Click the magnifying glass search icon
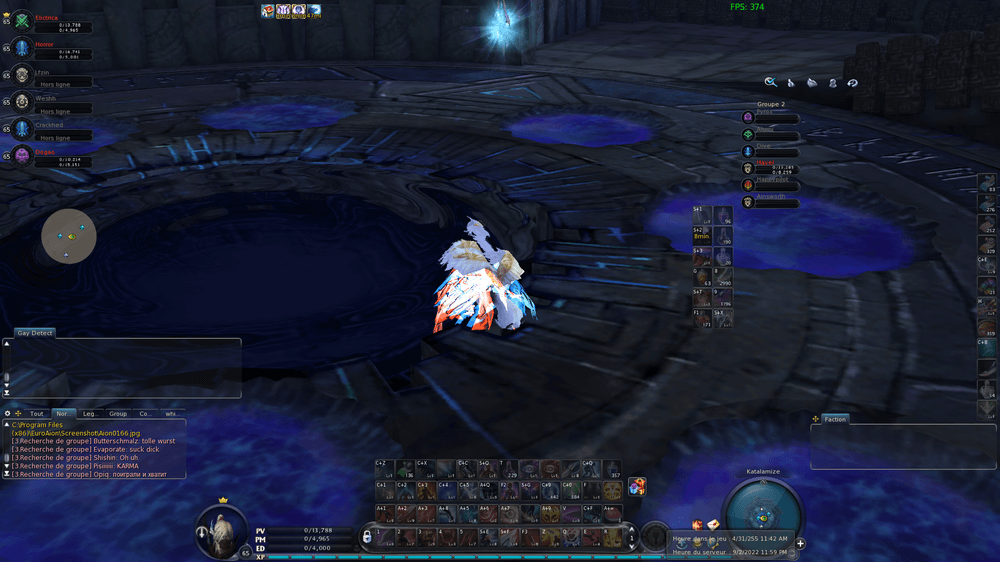 click(771, 83)
